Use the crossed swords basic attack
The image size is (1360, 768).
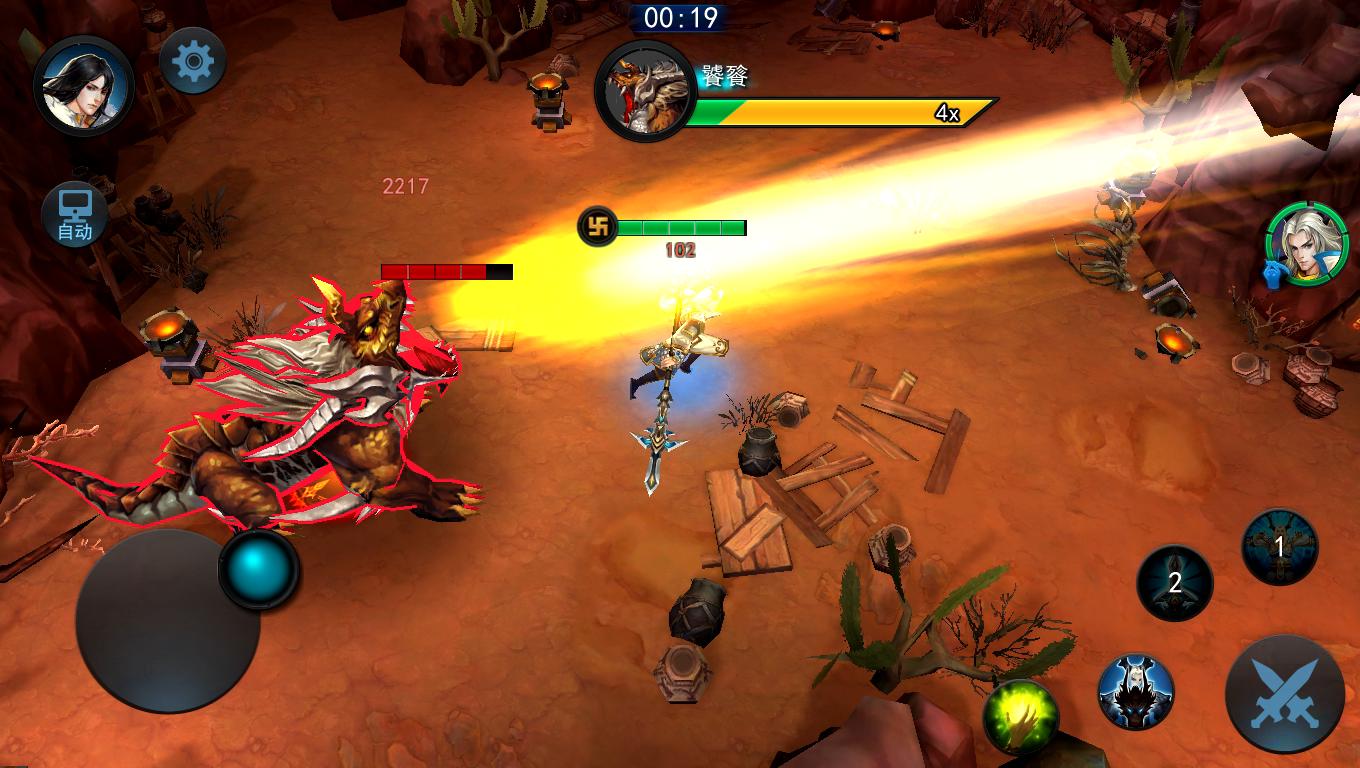[x=1284, y=694]
